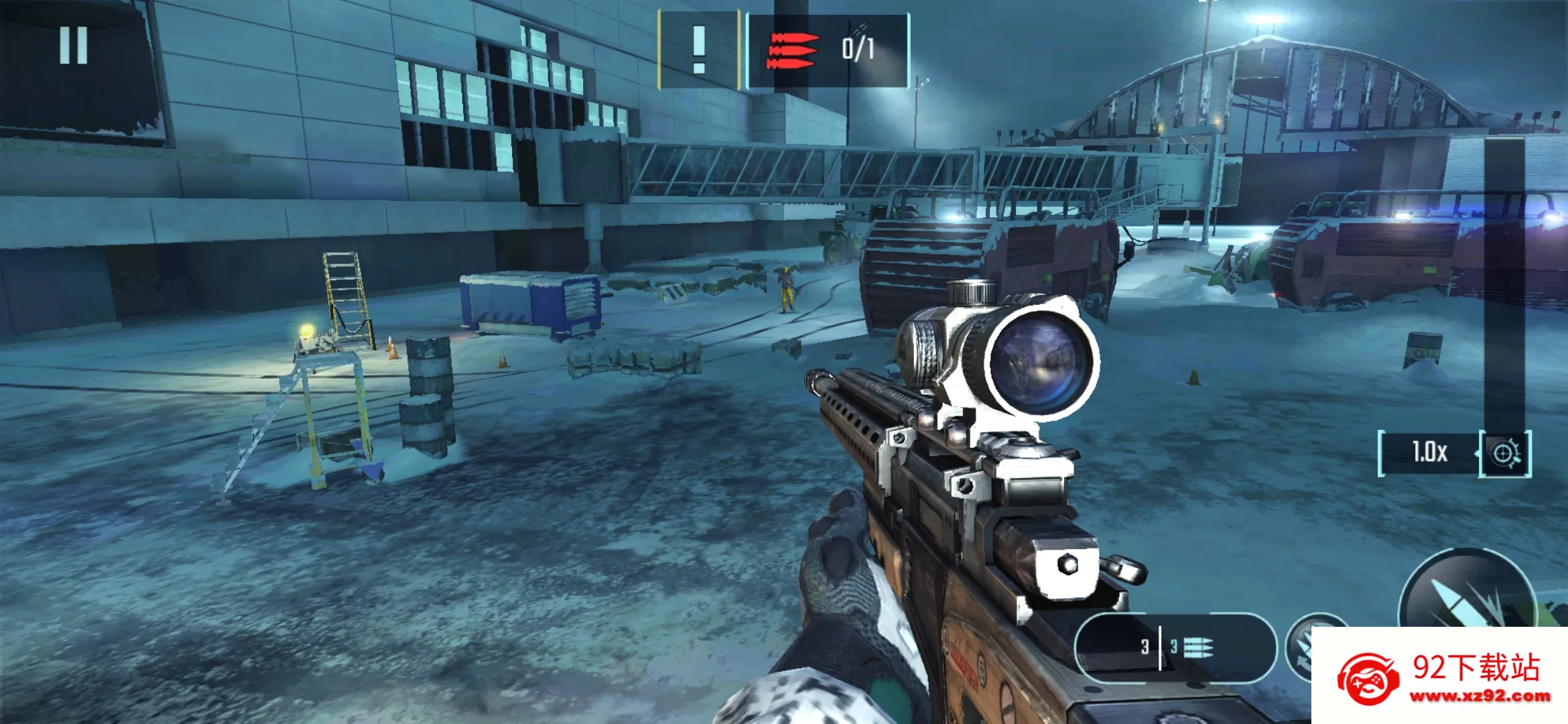Viewport: 1568px width, 724px height.
Task: Toggle the sniper scope zoom button
Action: [1505, 454]
